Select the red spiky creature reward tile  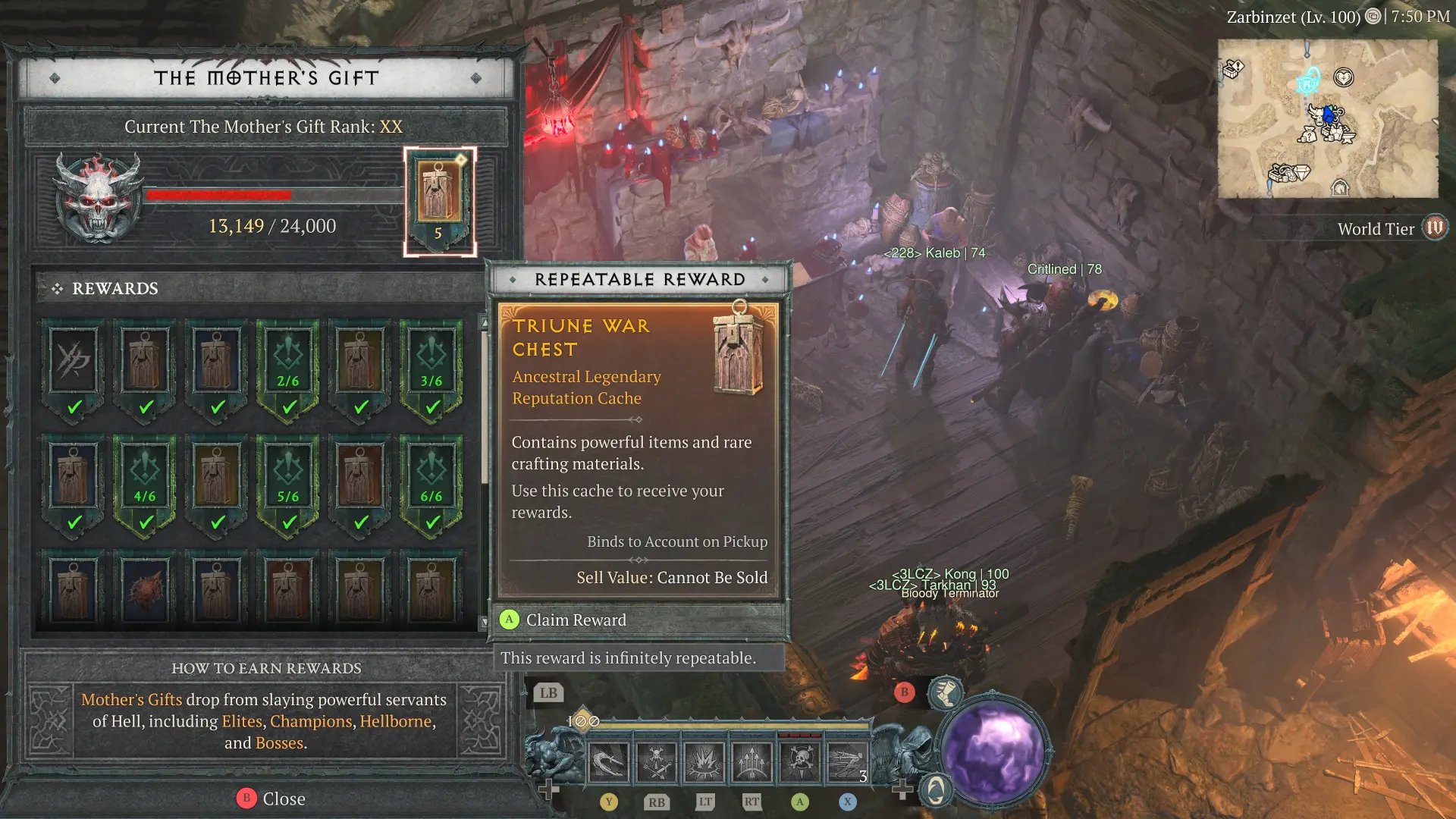(x=145, y=589)
